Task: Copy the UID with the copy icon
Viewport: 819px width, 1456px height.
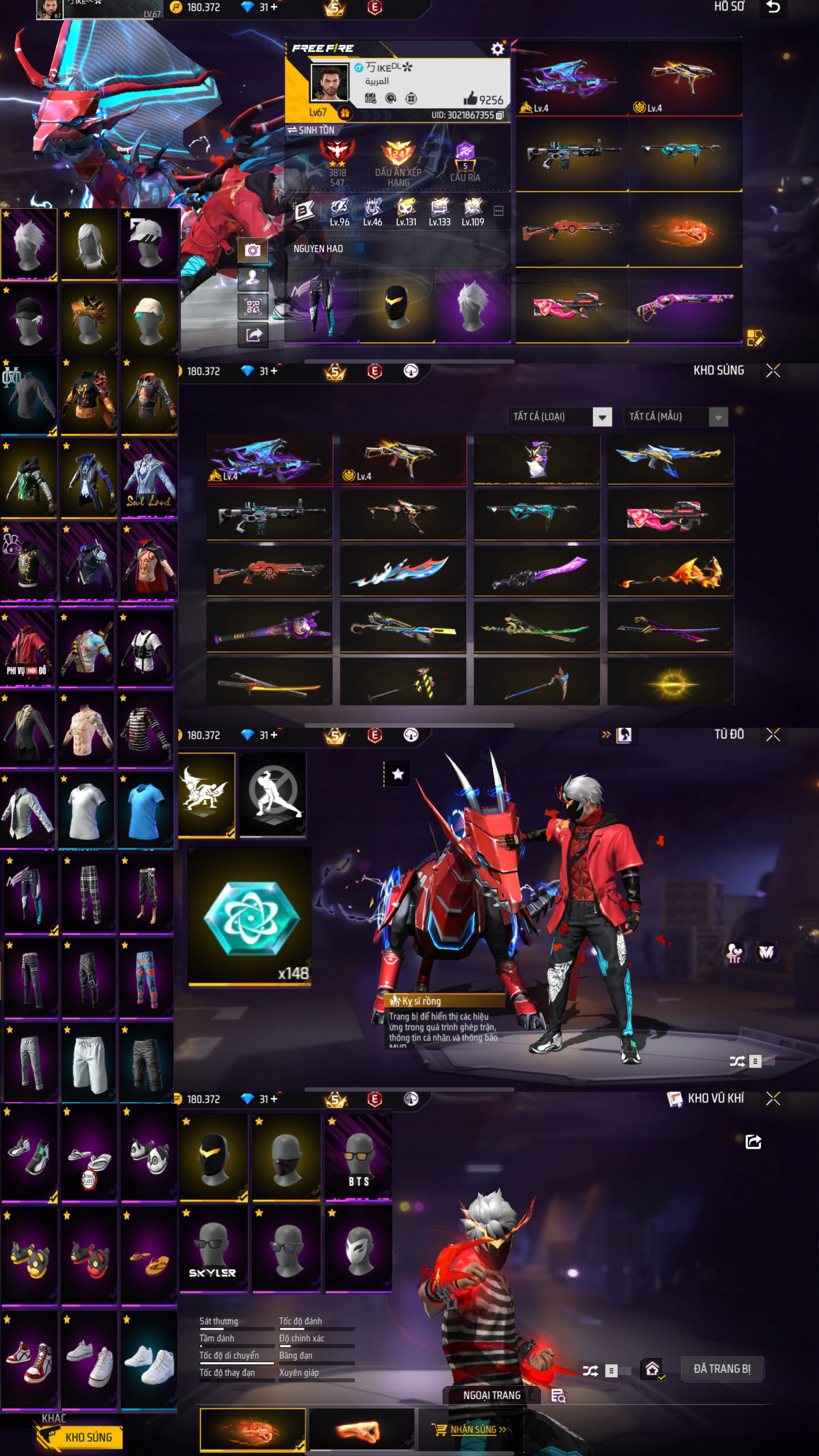Action: coord(499,115)
